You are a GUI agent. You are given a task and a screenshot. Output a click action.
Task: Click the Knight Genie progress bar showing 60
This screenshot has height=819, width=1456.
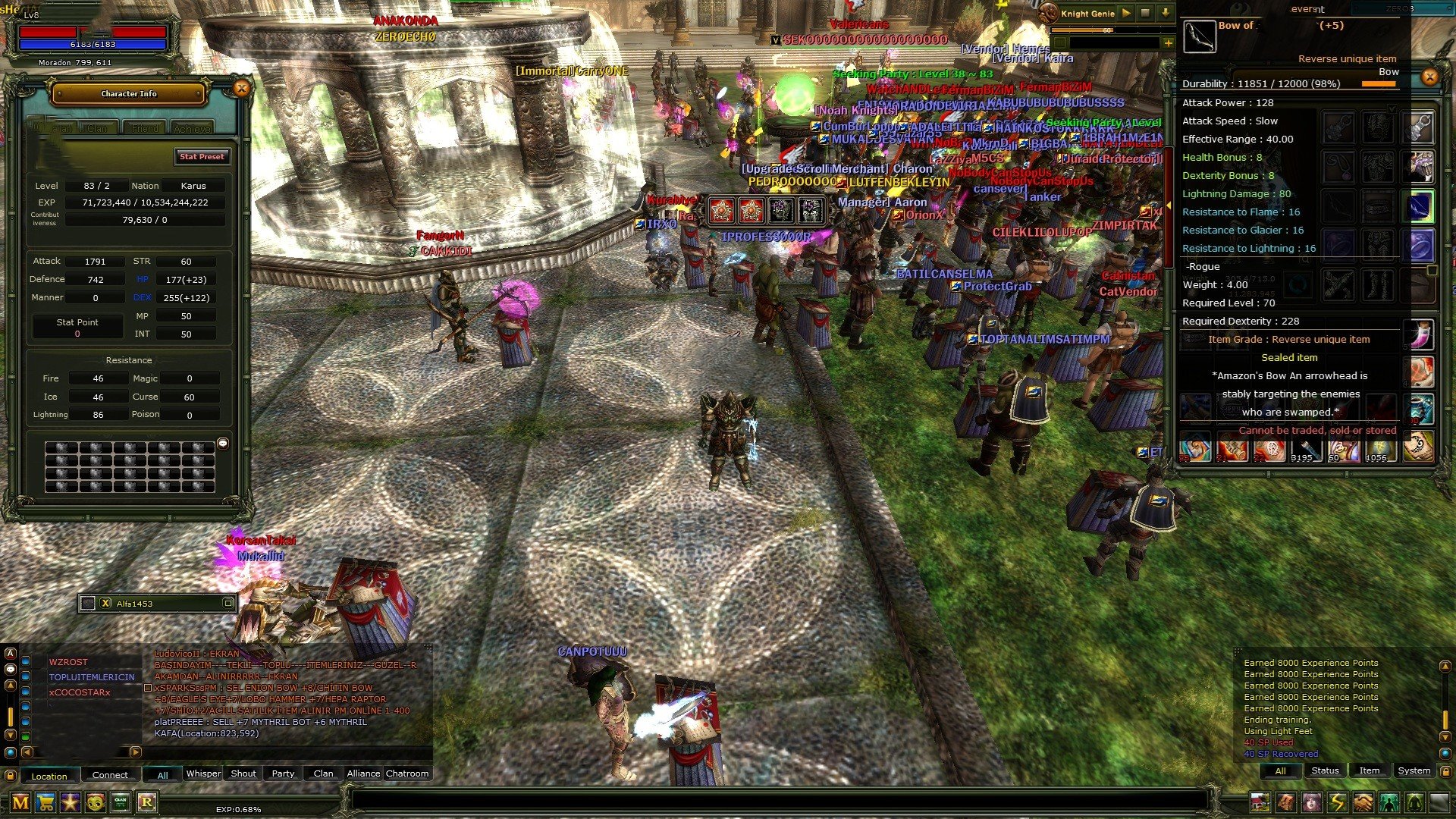[x=1107, y=31]
